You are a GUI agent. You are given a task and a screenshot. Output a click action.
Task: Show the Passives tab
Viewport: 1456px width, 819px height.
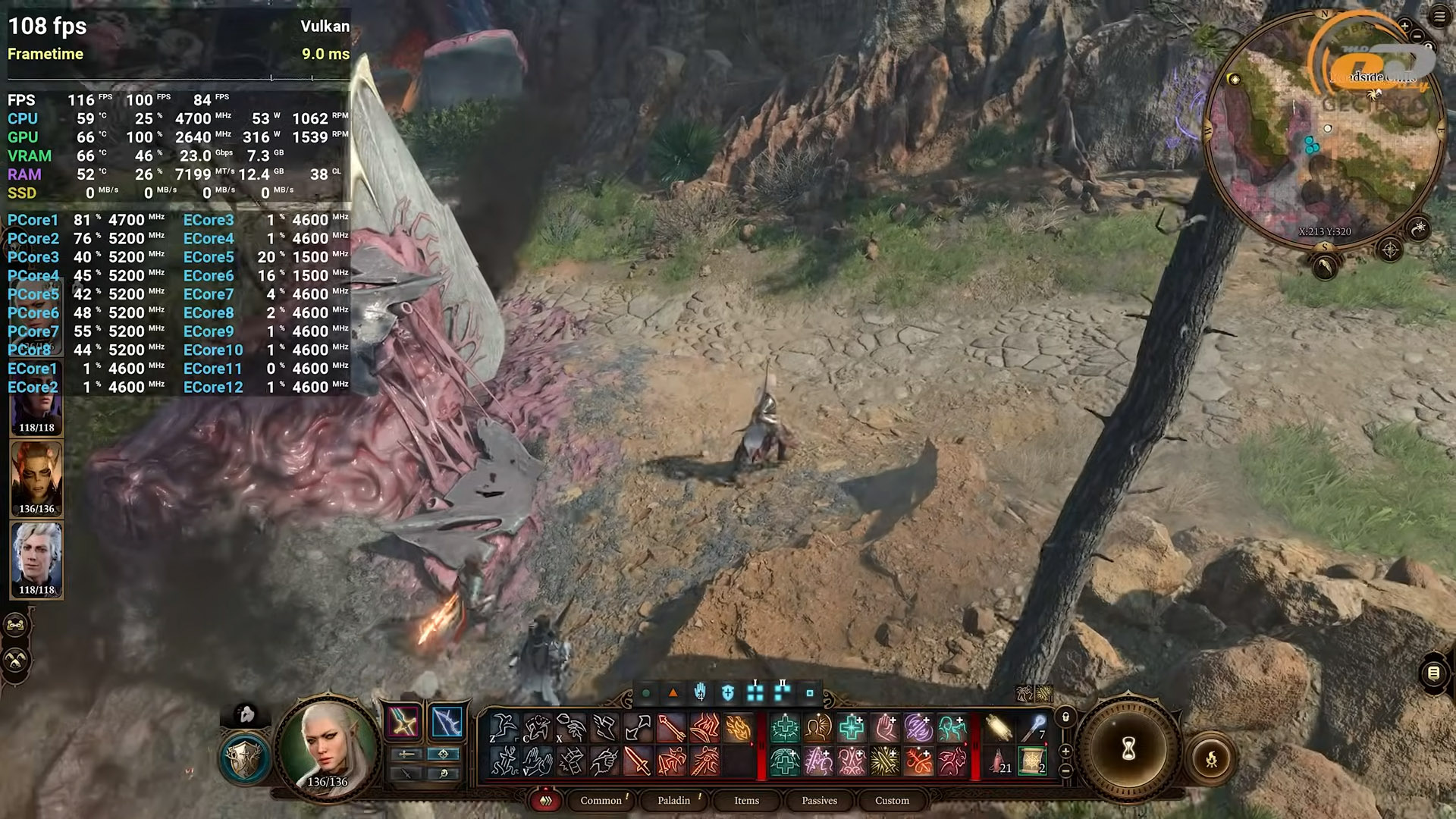click(x=819, y=800)
